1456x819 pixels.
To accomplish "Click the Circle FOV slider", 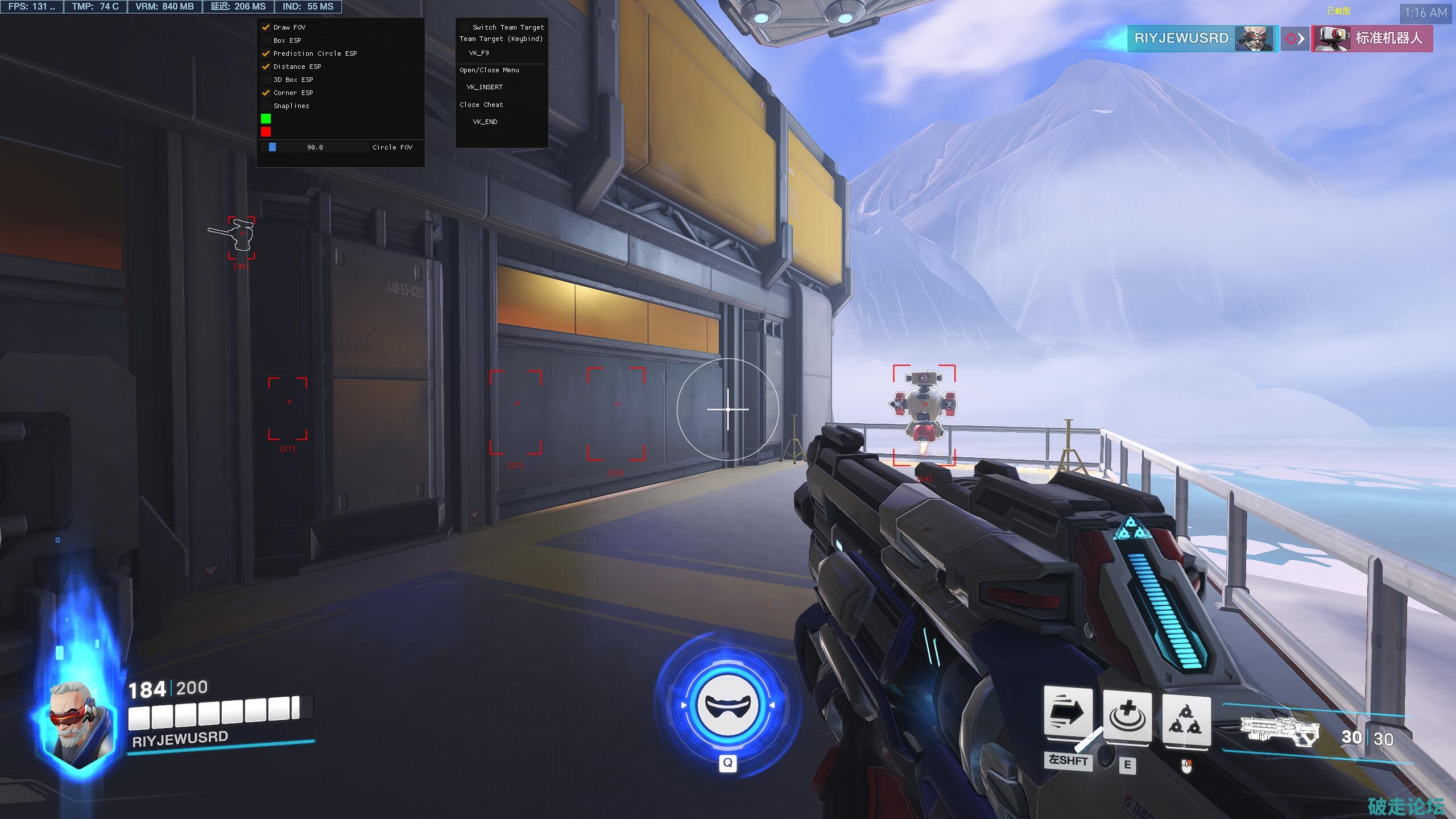I will click(x=315, y=147).
